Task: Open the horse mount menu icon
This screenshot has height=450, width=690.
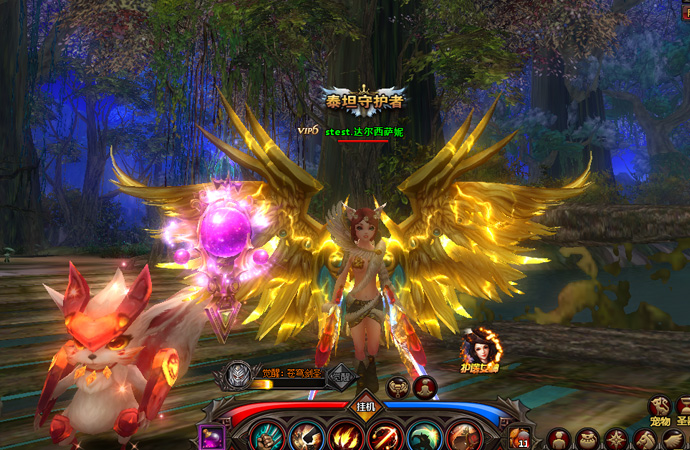Action: click(x=646, y=439)
